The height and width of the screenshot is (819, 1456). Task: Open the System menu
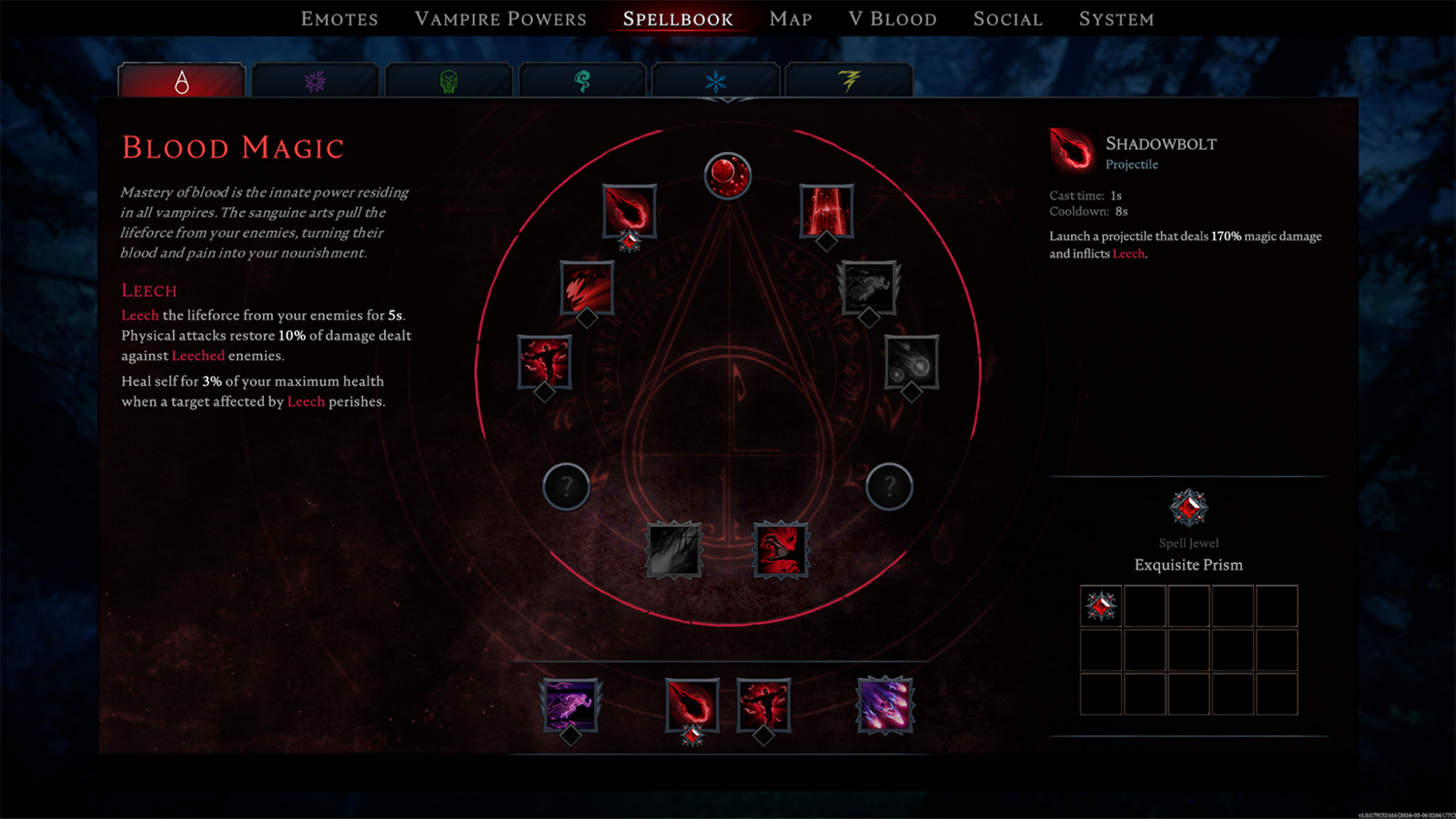[x=1116, y=19]
